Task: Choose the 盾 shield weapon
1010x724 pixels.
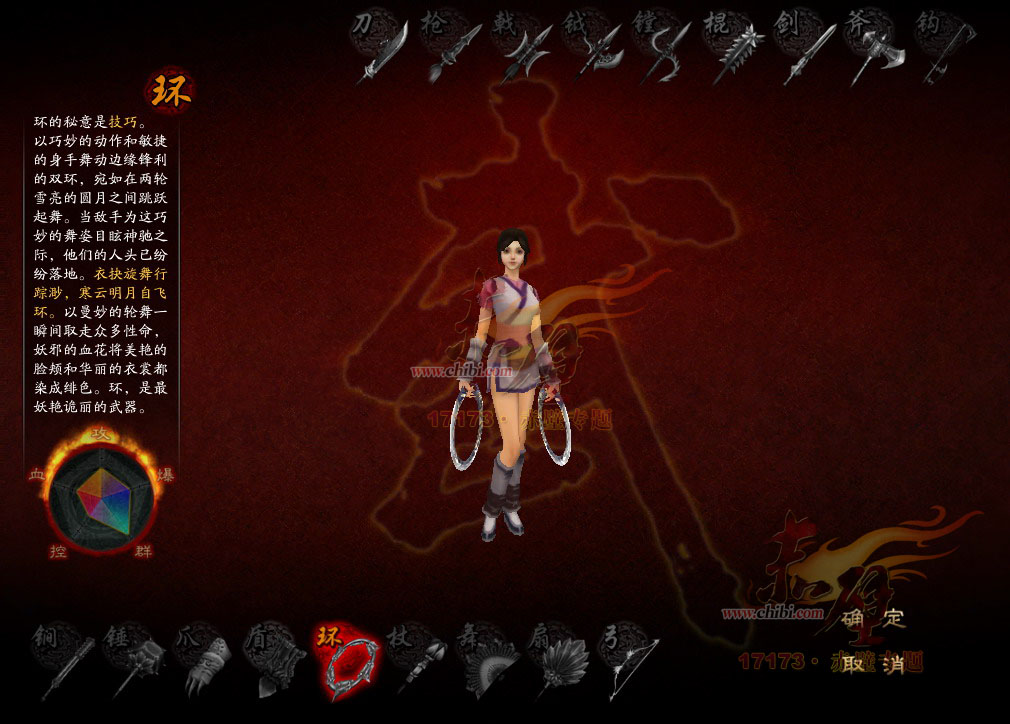Action: tap(275, 660)
